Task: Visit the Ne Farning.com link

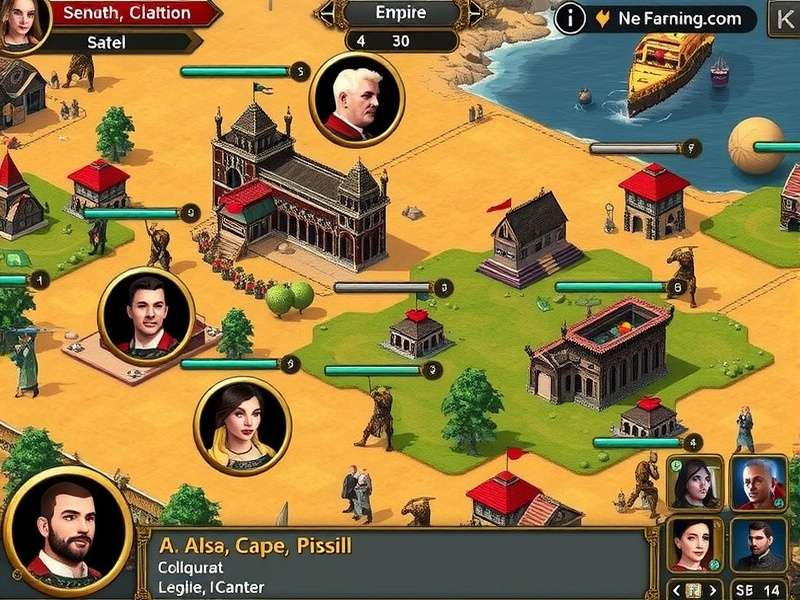Action: coord(680,18)
